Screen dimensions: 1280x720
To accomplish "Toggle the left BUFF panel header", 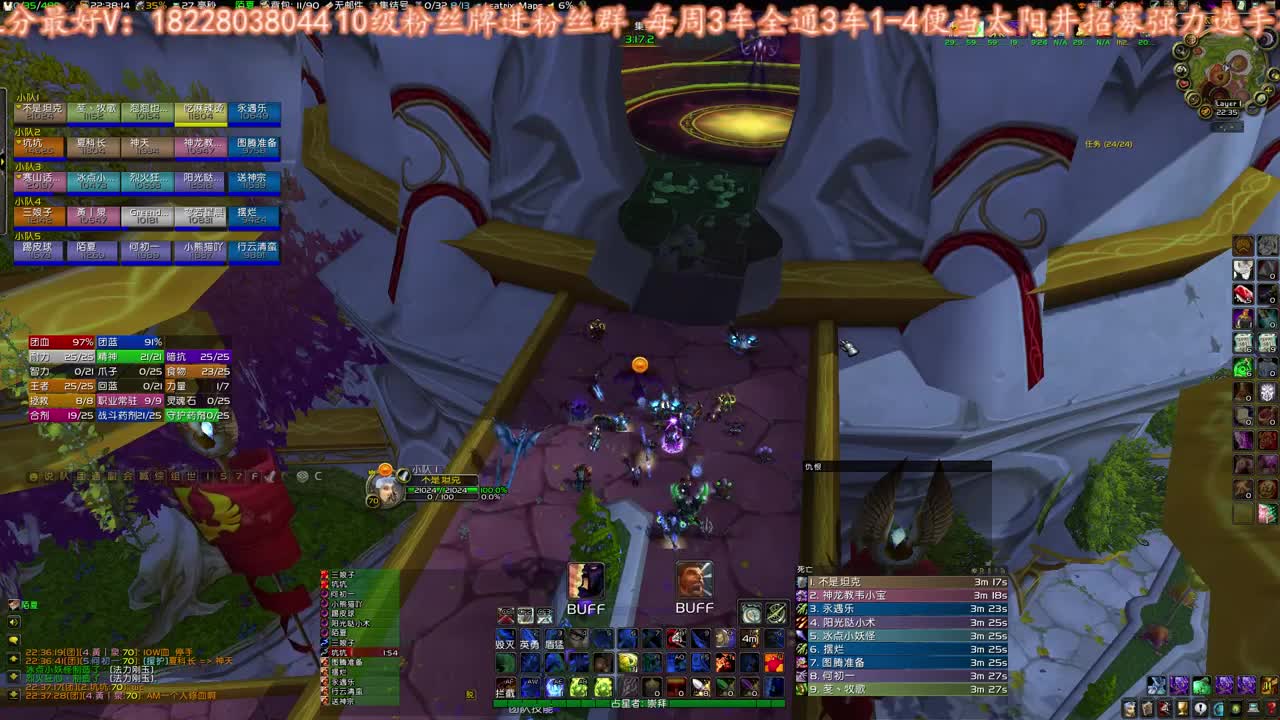I will point(585,608).
